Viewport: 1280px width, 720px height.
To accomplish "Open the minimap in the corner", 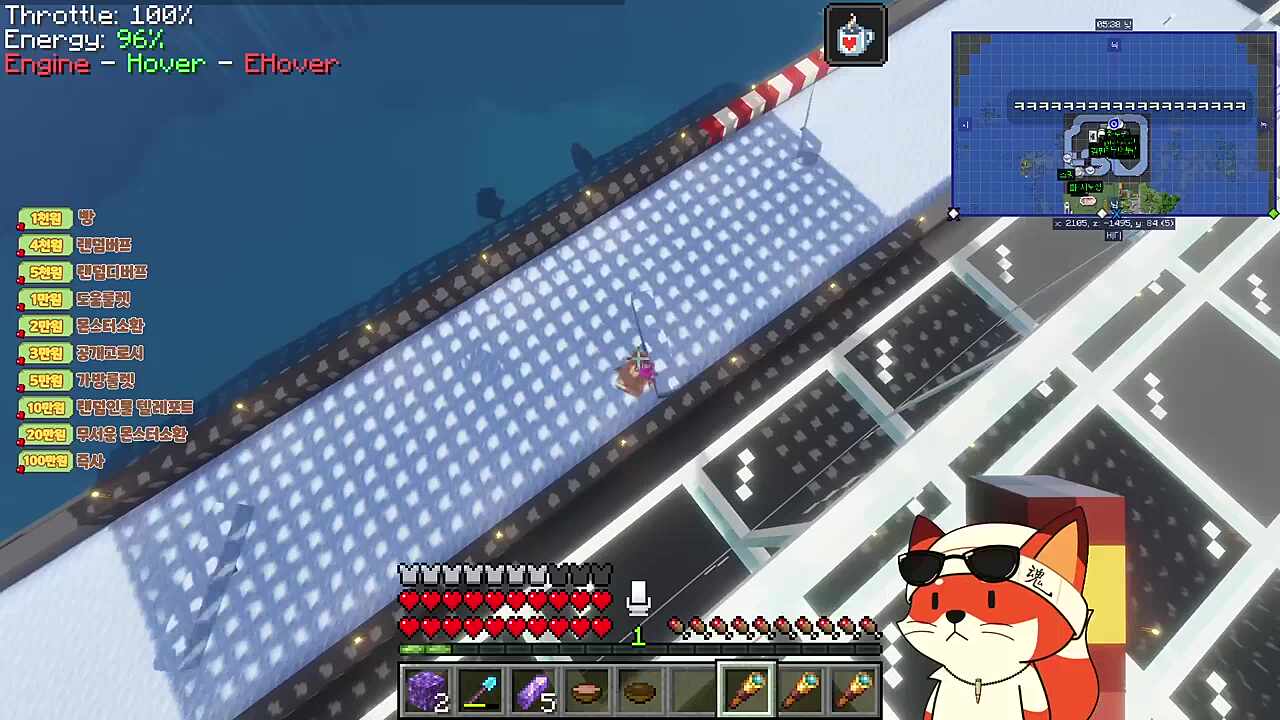I will [x=1113, y=124].
